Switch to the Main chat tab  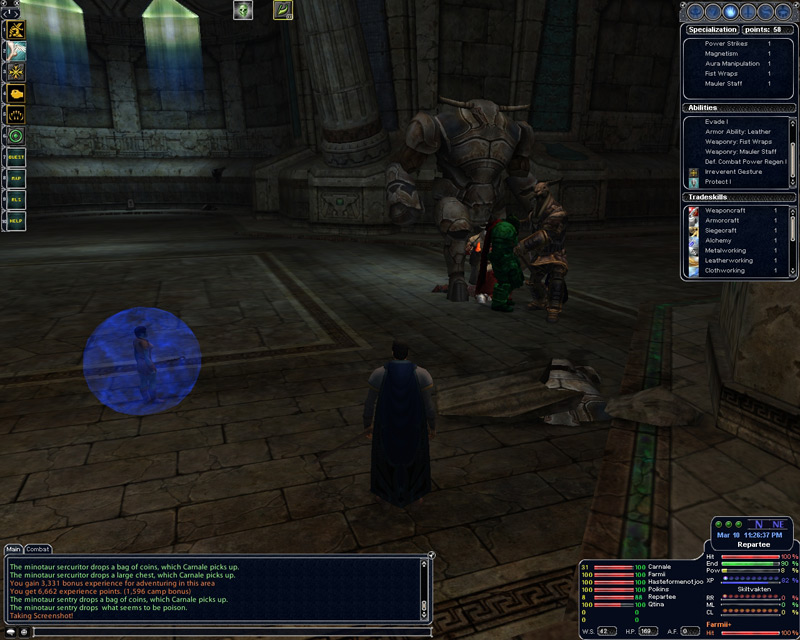pos(13,549)
